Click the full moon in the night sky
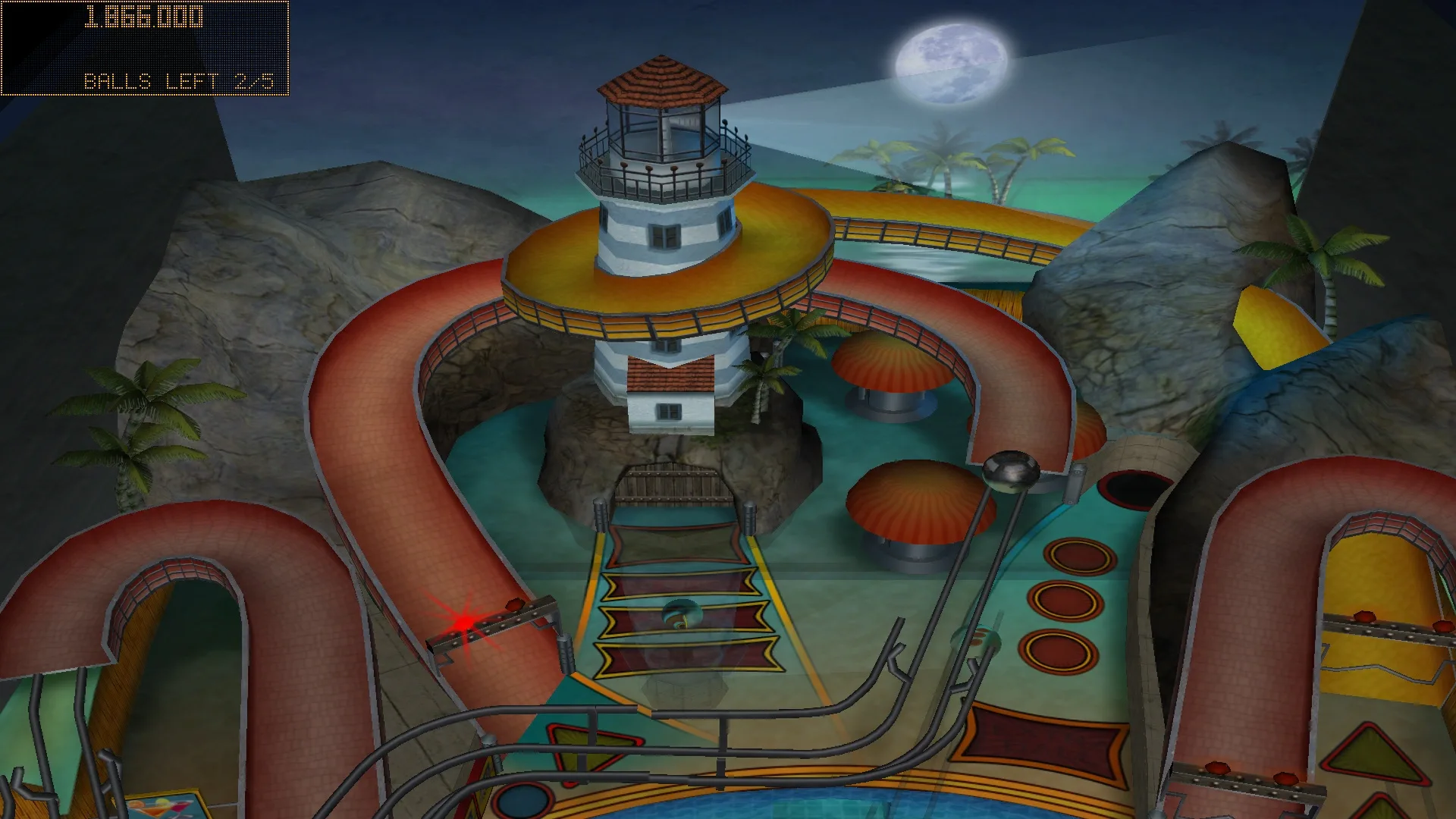 (948, 64)
